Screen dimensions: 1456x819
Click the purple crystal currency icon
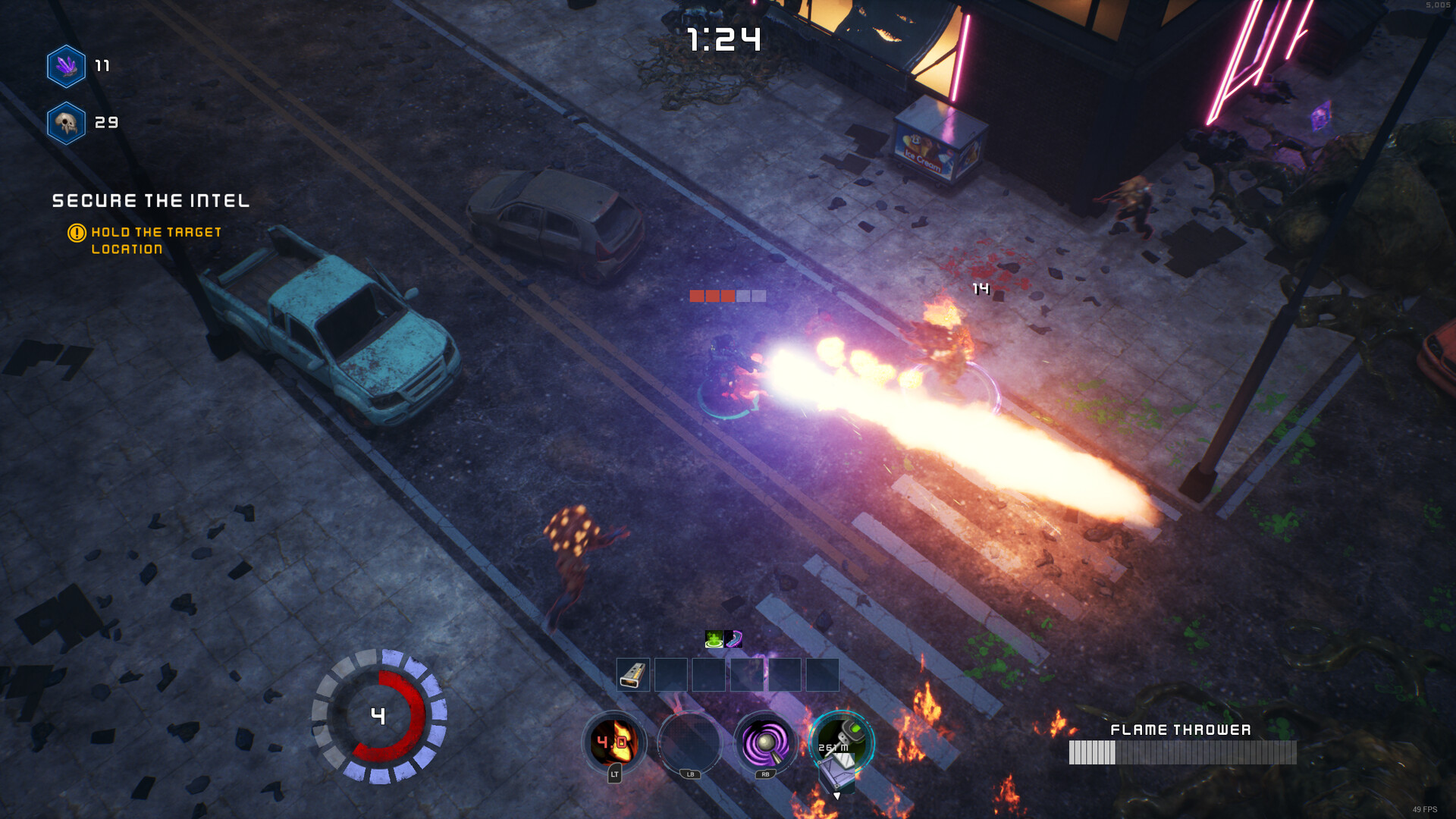tap(66, 67)
